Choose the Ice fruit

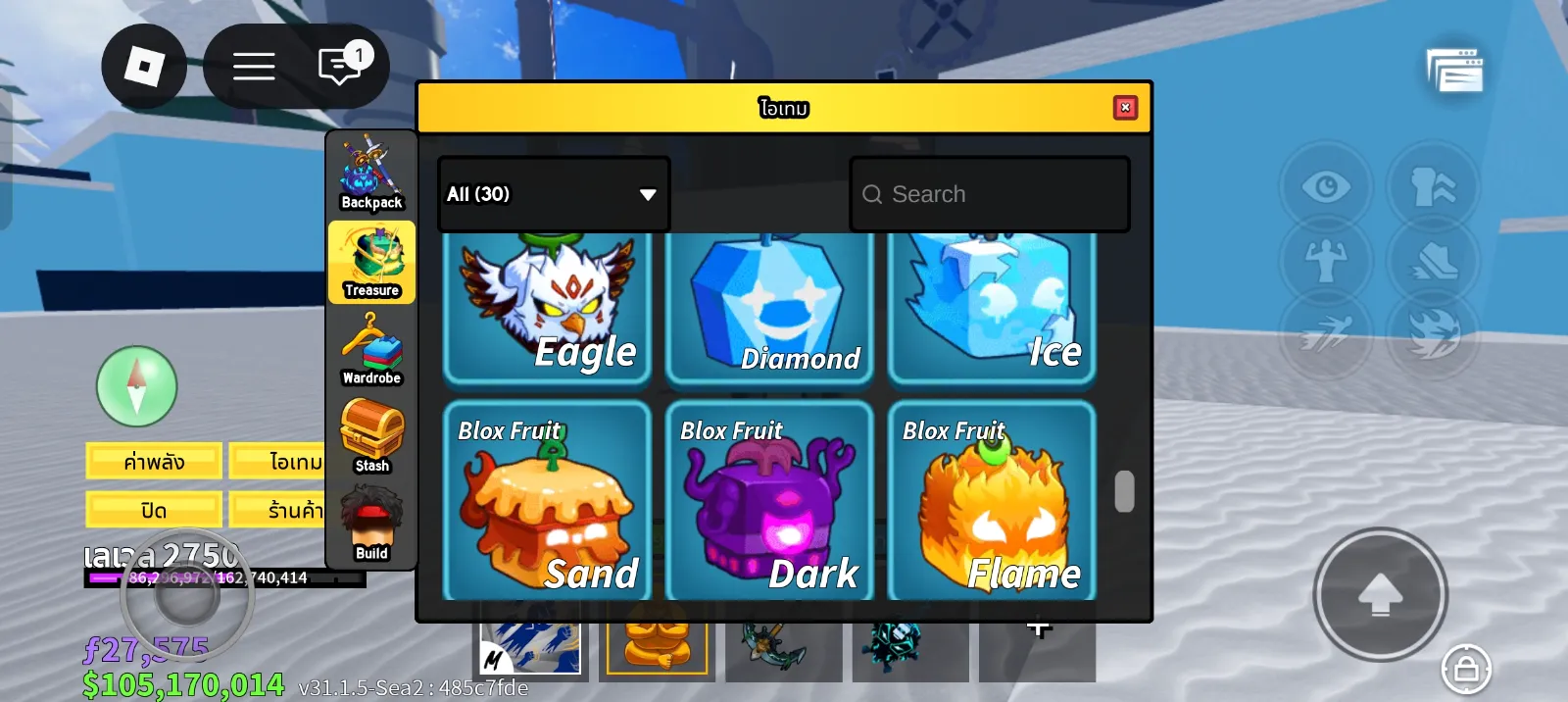coord(992,309)
